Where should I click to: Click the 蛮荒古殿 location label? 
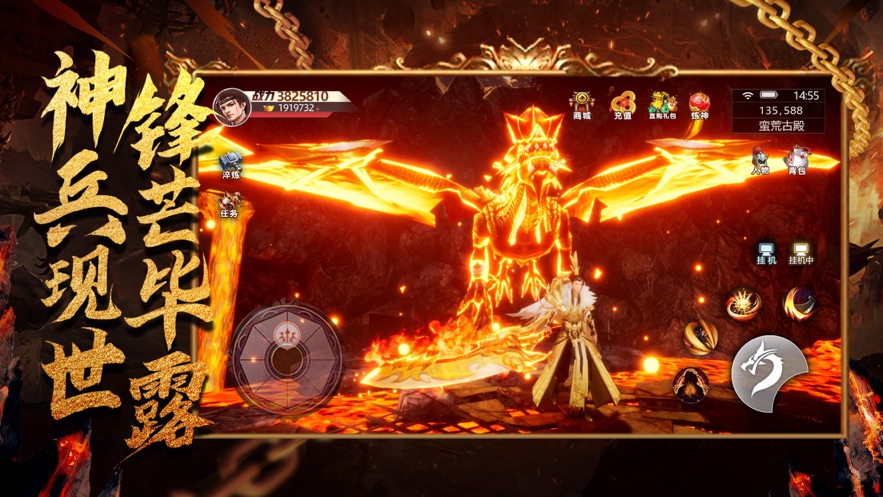(x=777, y=126)
